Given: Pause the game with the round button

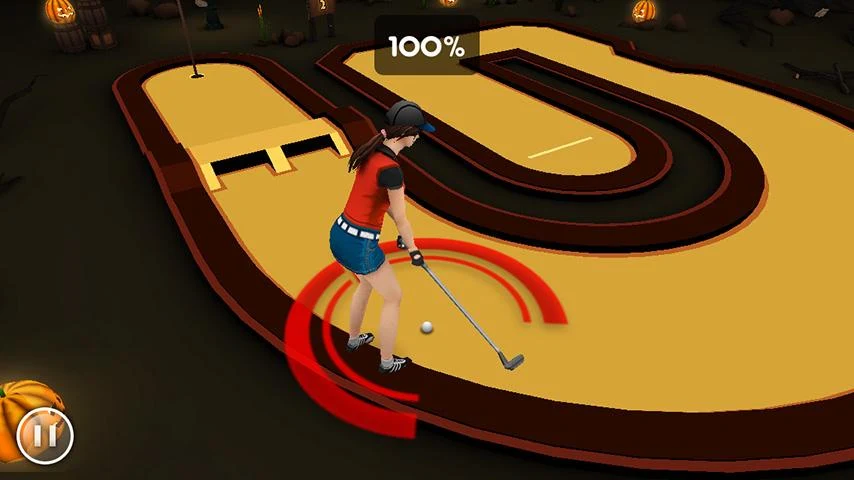Looking at the screenshot, I should (x=45, y=435).
